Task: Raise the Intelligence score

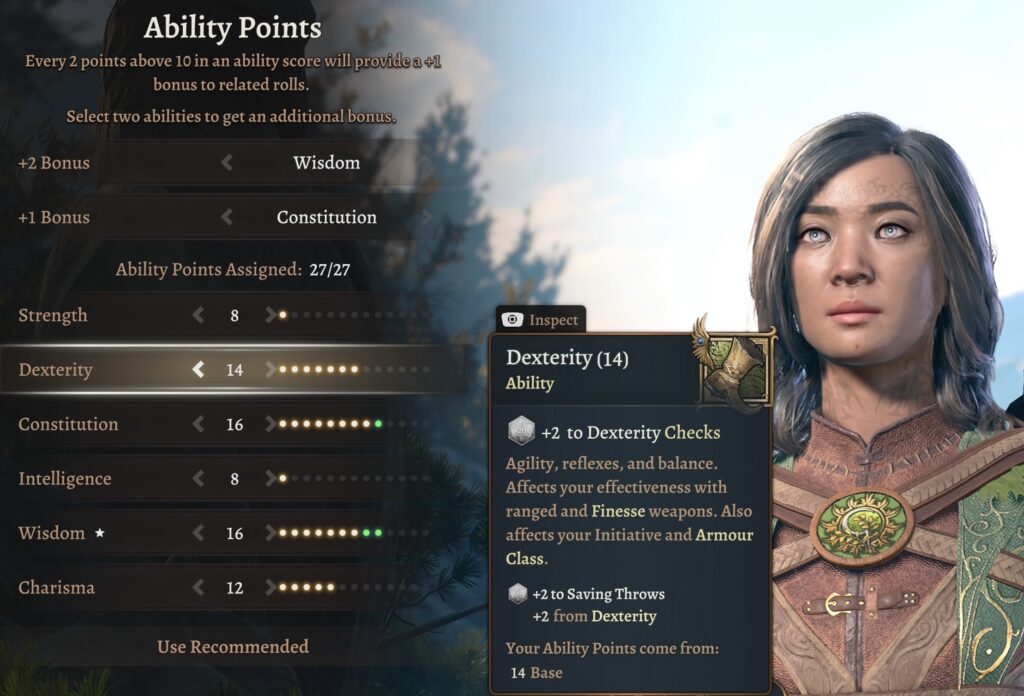Action: [270, 479]
